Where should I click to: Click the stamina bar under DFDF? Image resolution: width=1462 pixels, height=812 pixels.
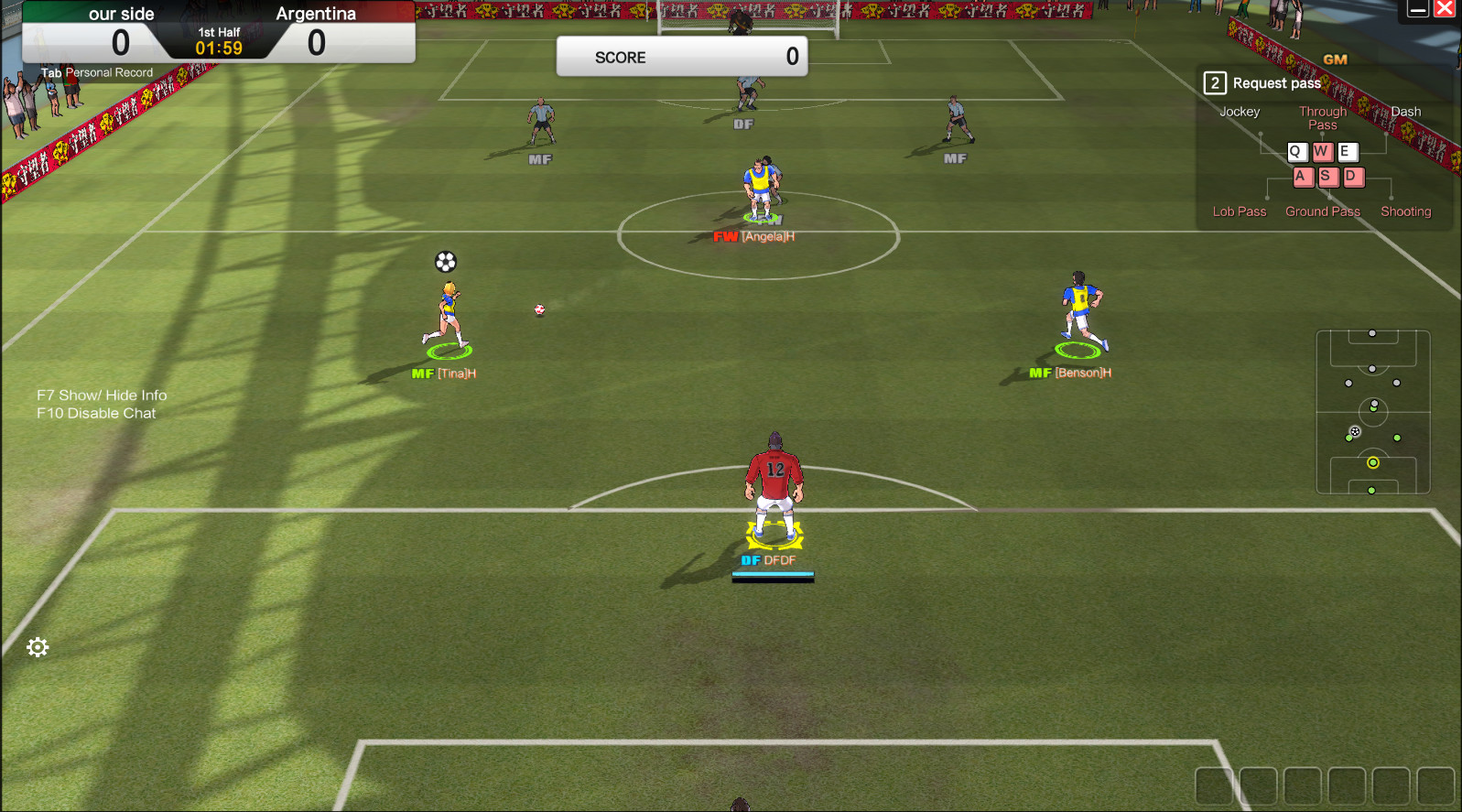pos(772,576)
